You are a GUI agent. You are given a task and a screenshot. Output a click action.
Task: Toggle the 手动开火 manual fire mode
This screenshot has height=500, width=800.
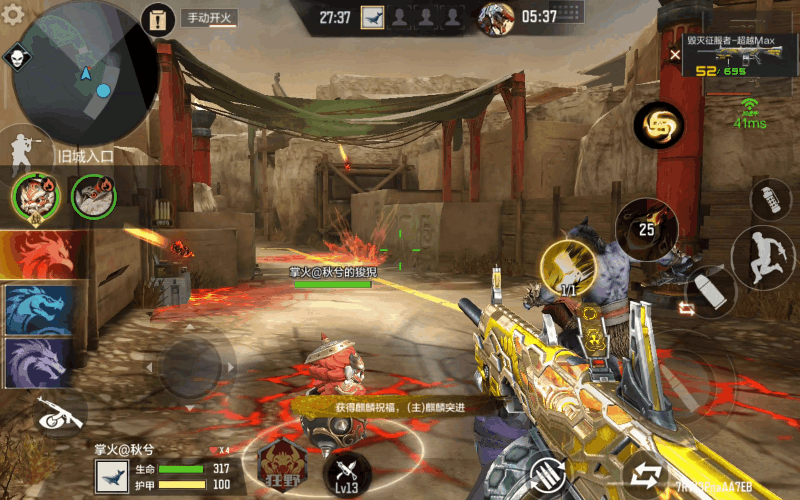208,18
